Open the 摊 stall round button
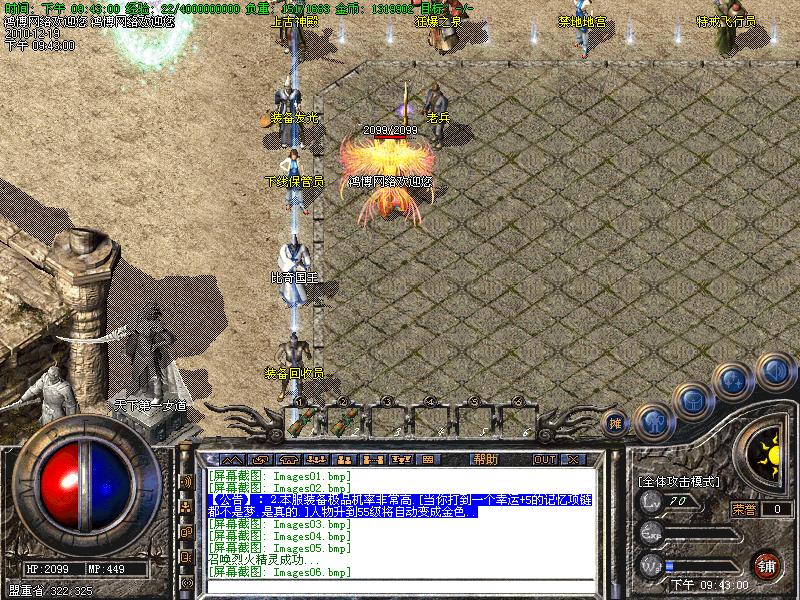The width and height of the screenshot is (800, 600). [617, 423]
